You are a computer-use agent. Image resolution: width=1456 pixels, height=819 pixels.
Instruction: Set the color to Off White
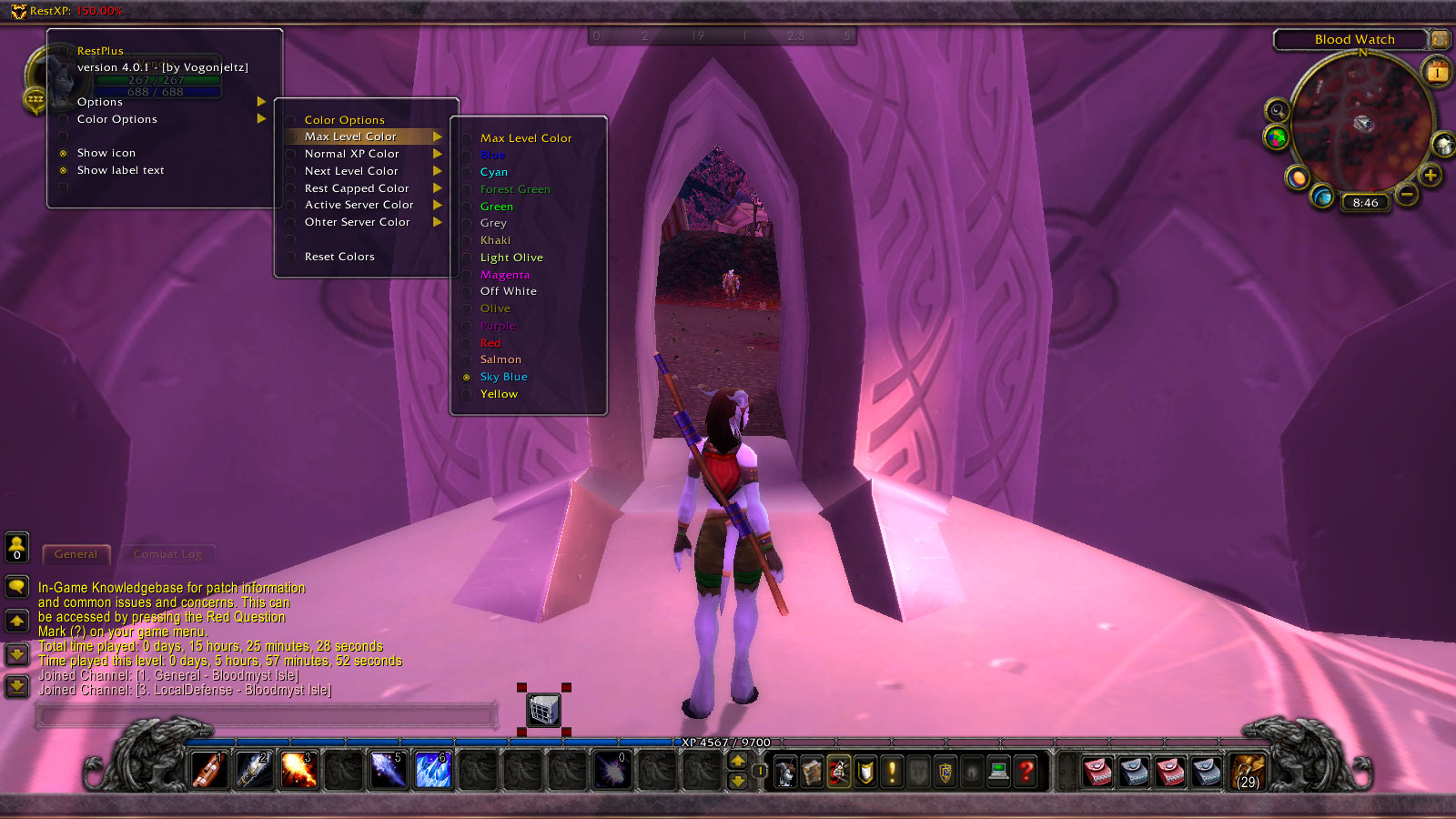click(509, 291)
